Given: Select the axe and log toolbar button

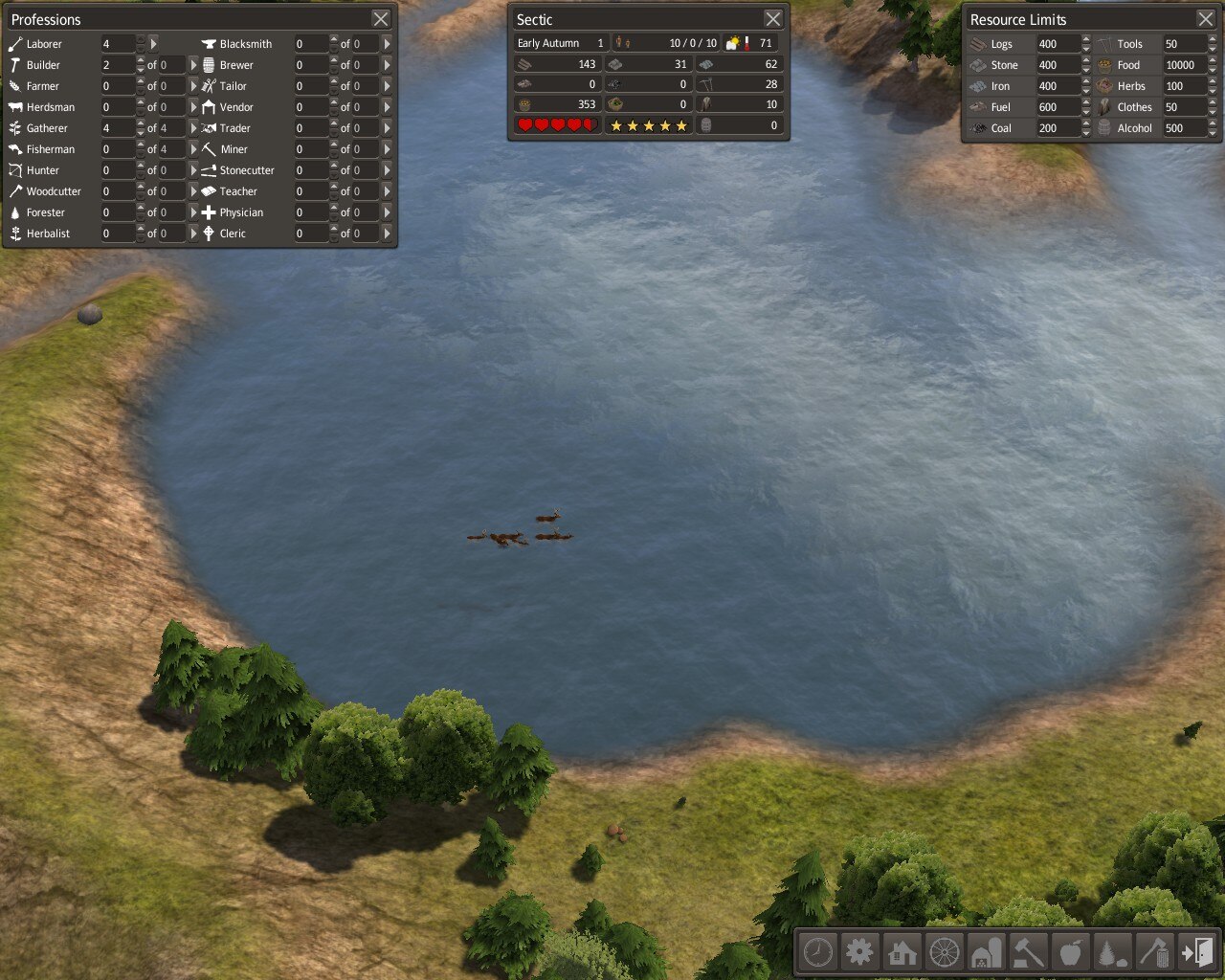Looking at the screenshot, I should pyautogui.click(x=1155, y=952).
